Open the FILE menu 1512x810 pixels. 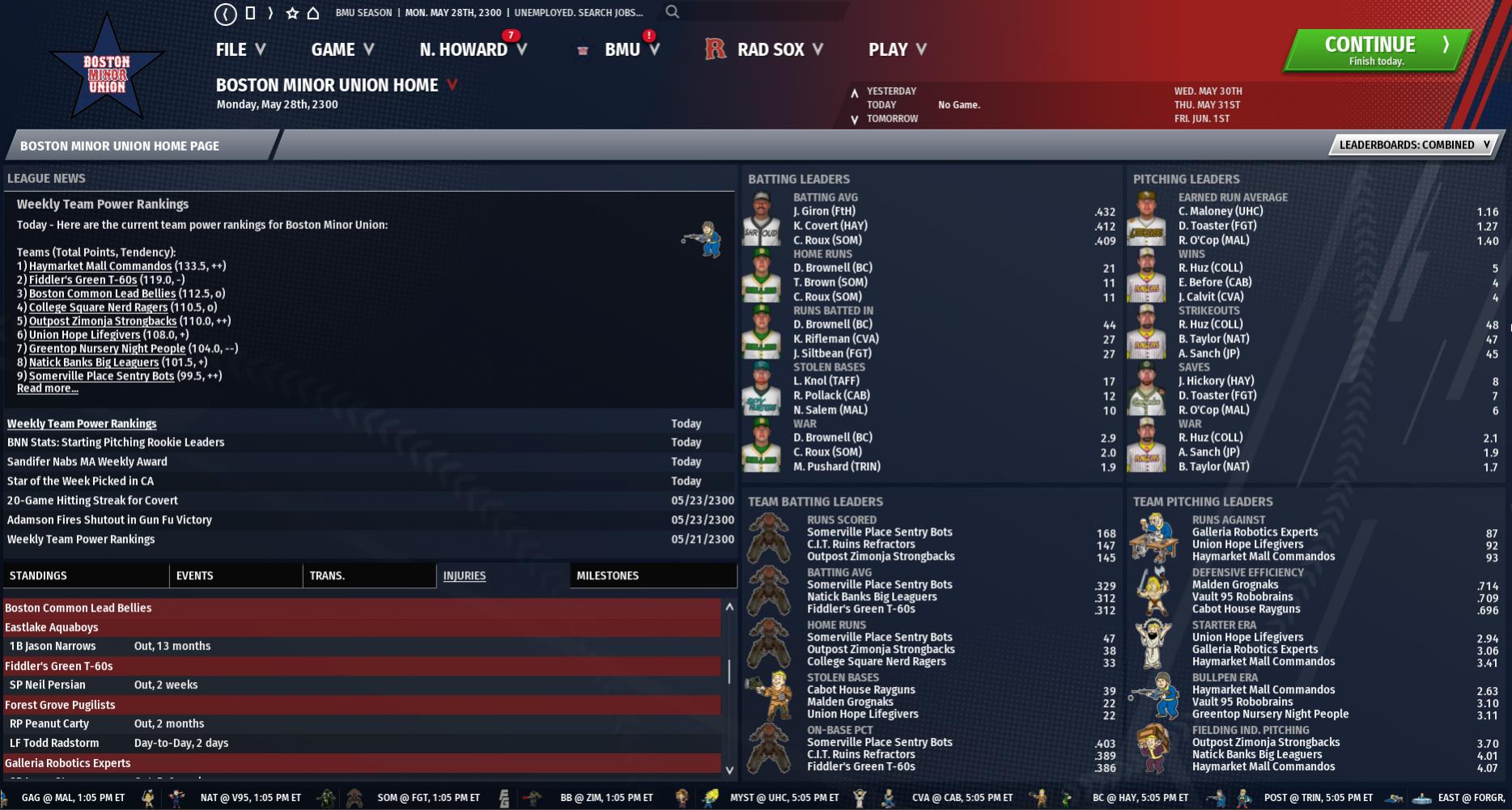240,49
